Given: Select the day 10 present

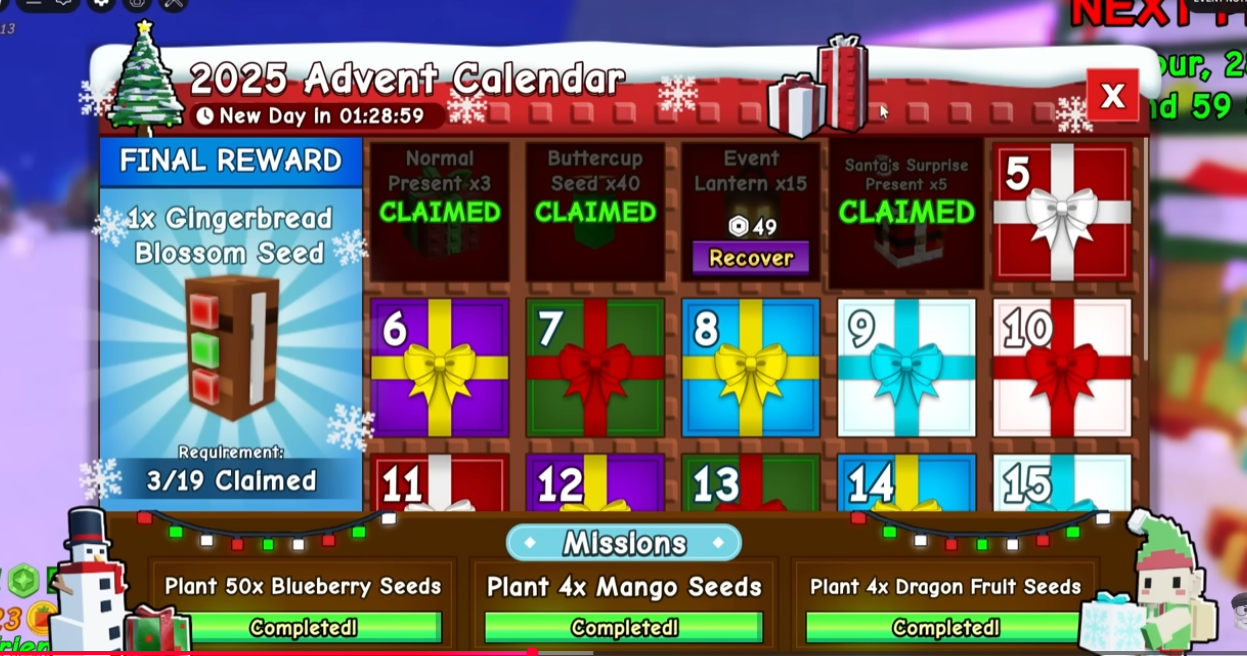Looking at the screenshot, I should (1062, 367).
